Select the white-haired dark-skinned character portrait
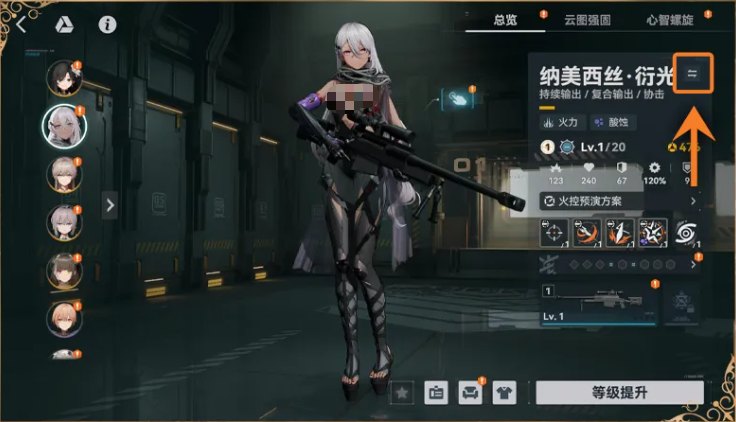736x422 pixels. pyautogui.click(x=64, y=124)
